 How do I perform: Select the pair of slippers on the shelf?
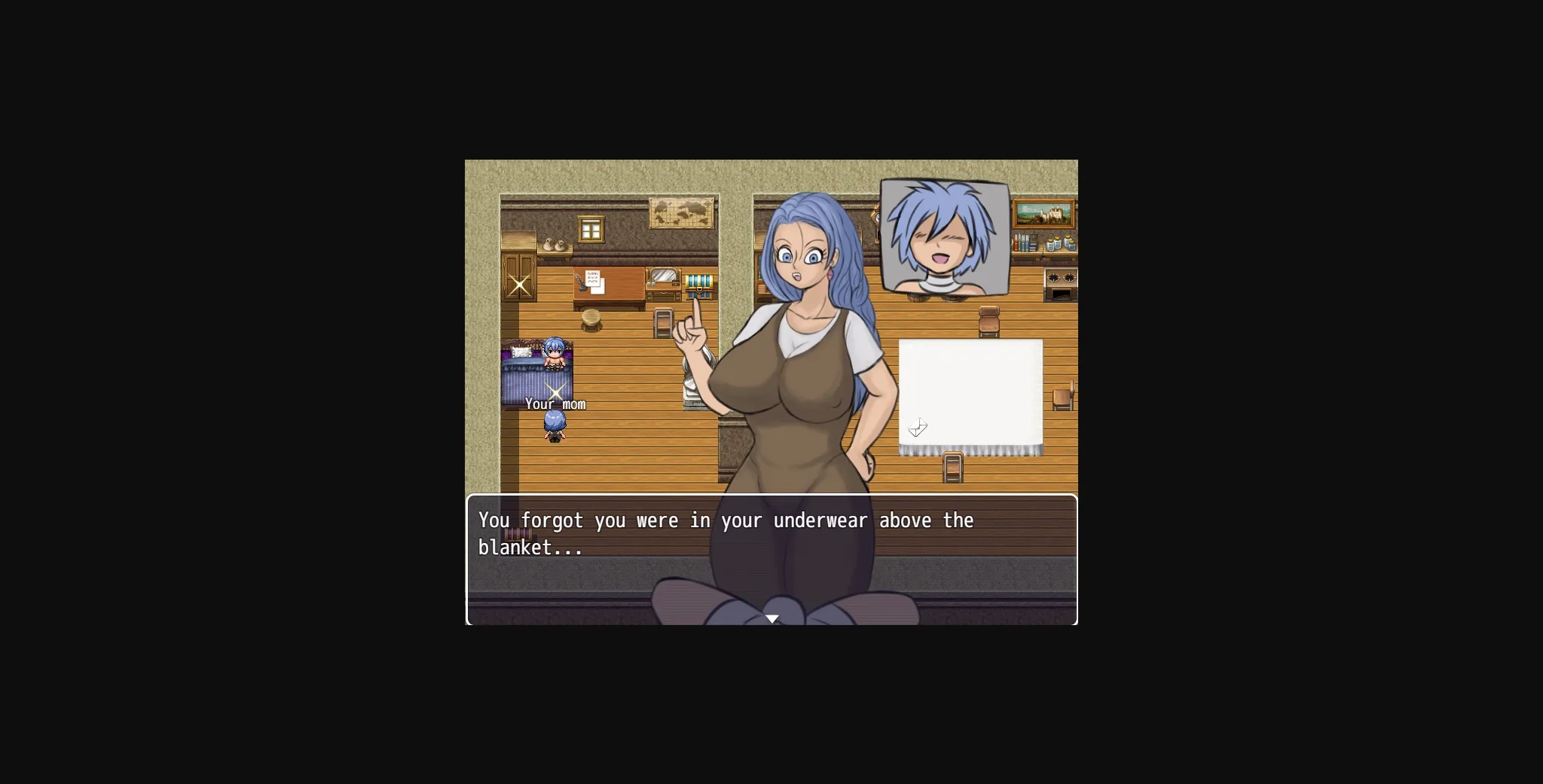[555, 245]
